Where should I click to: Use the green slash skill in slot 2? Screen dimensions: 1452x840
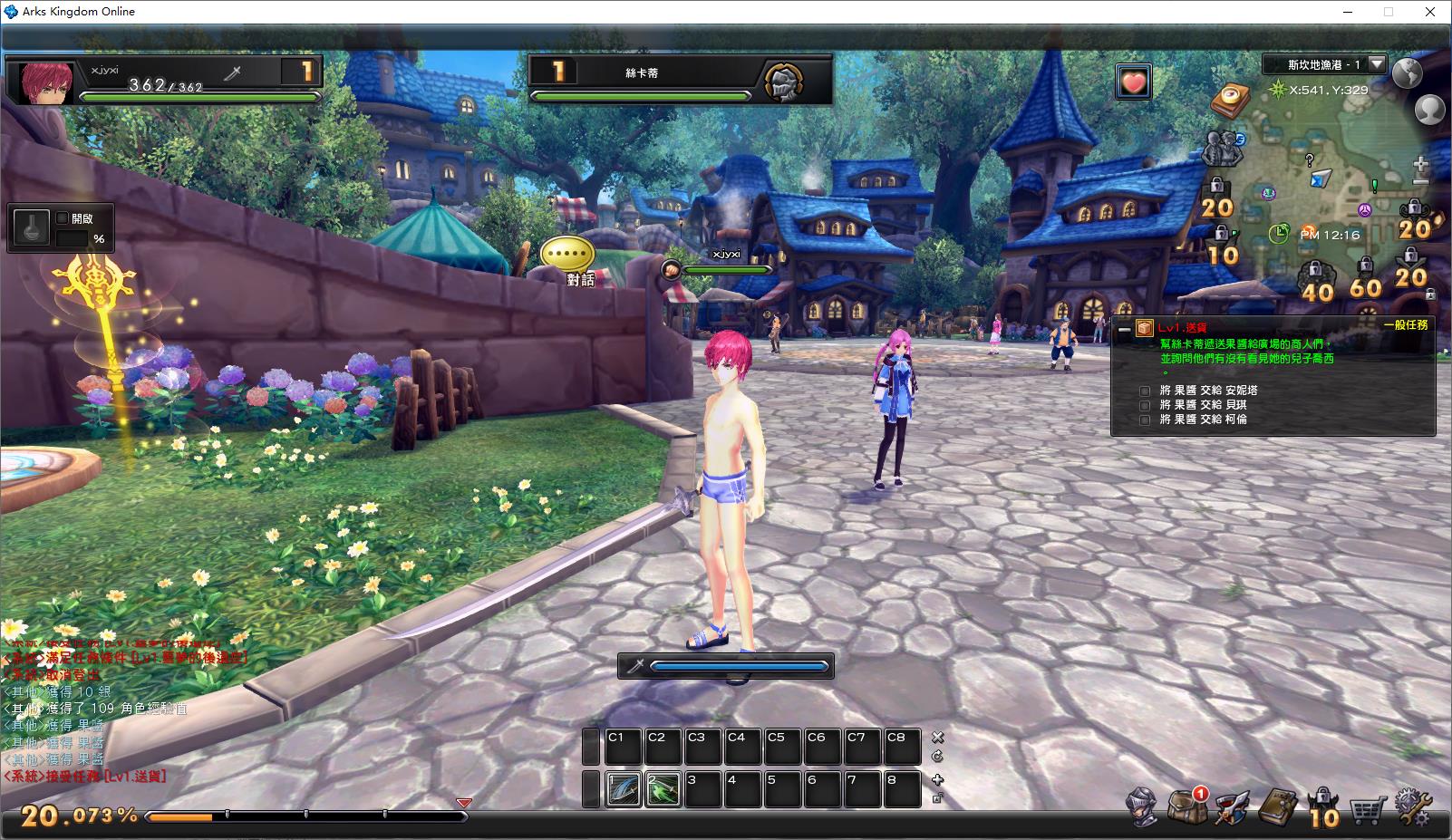click(663, 789)
